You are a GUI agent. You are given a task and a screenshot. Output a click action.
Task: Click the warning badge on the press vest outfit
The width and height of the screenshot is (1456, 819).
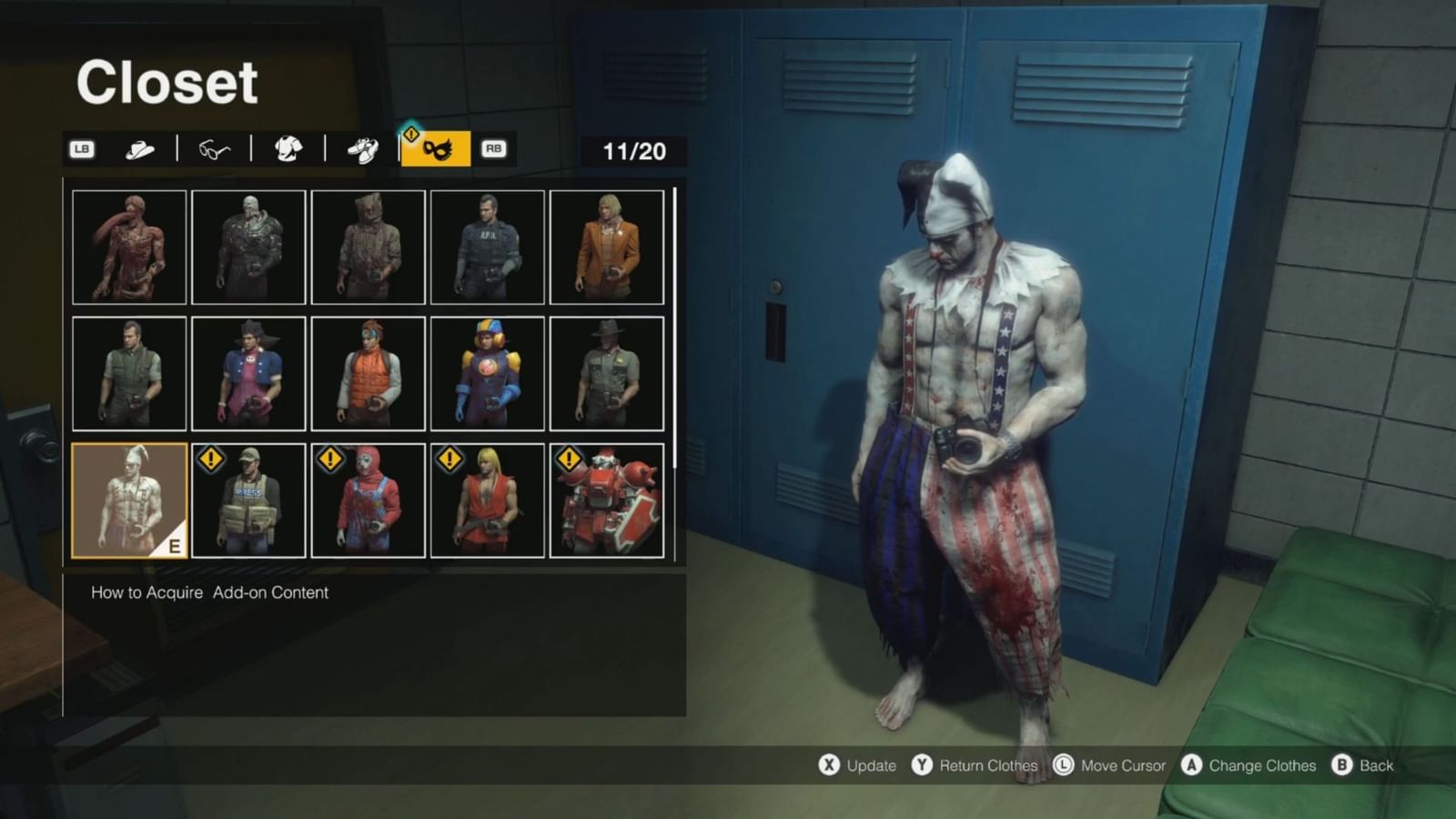coord(210,460)
